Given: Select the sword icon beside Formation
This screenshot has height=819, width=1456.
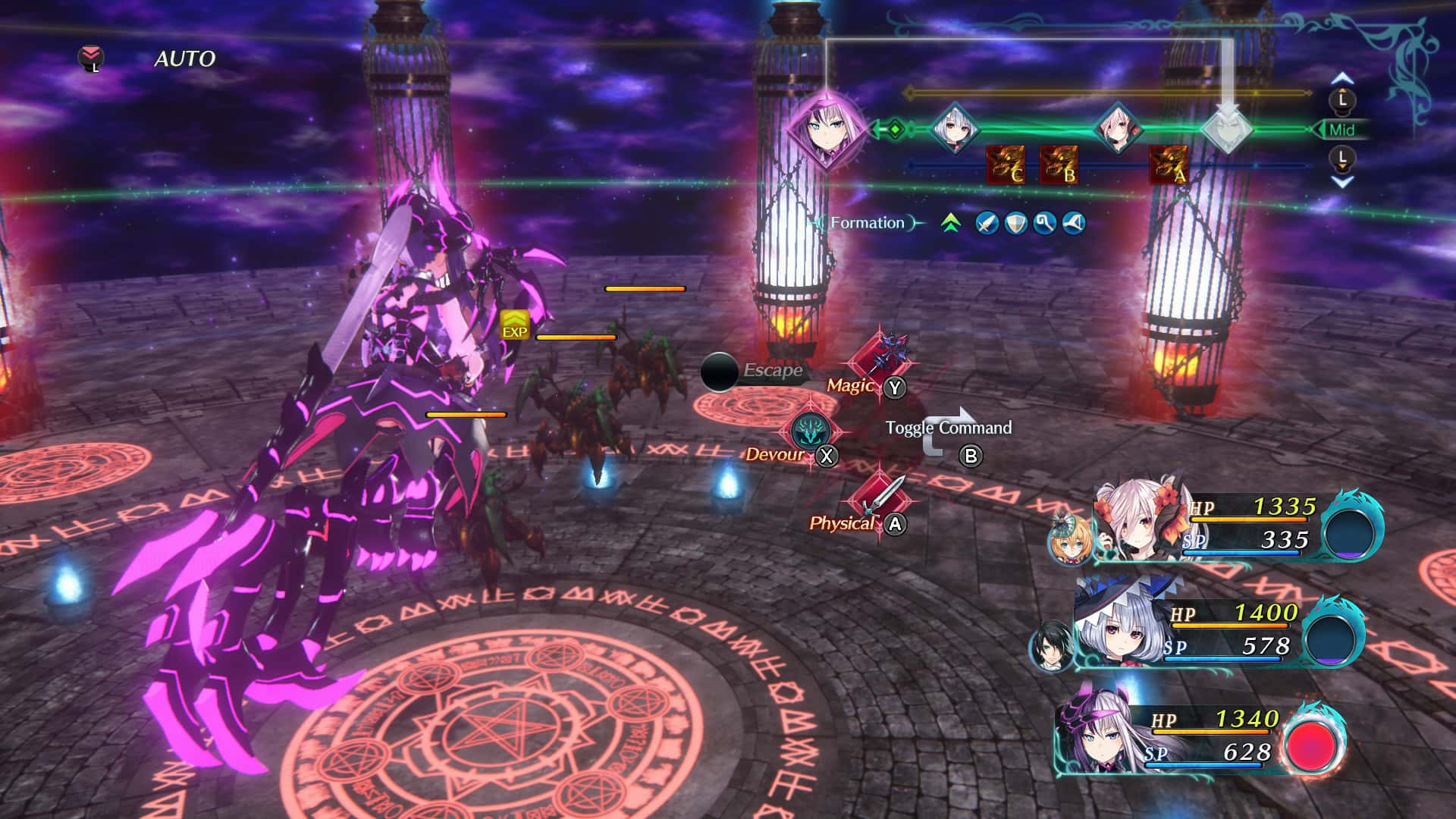Looking at the screenshot, I should (987, 223).
